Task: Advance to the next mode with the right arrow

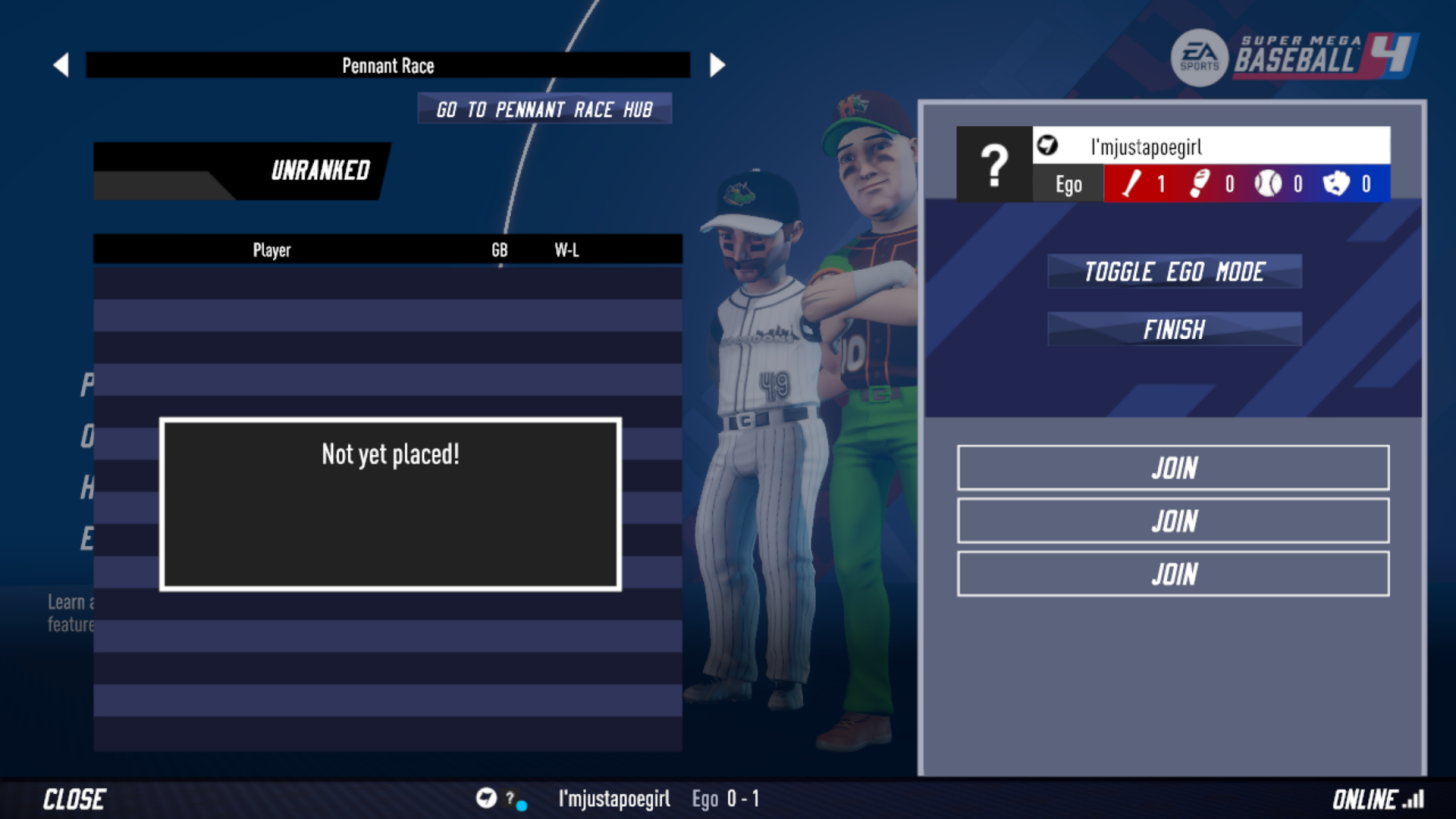Action: click(x=716, y=64)
